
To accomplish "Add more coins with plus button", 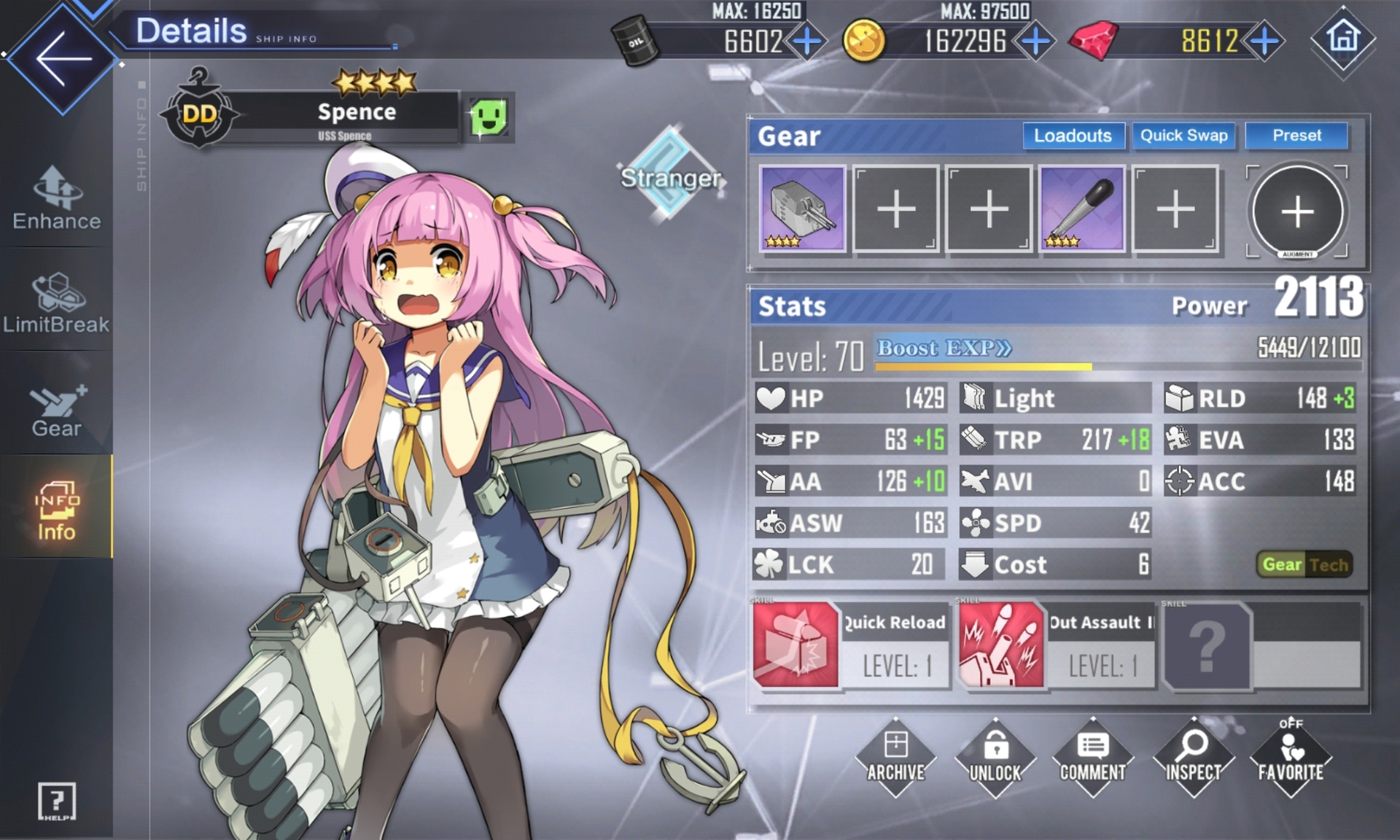I will [1035, 41].
